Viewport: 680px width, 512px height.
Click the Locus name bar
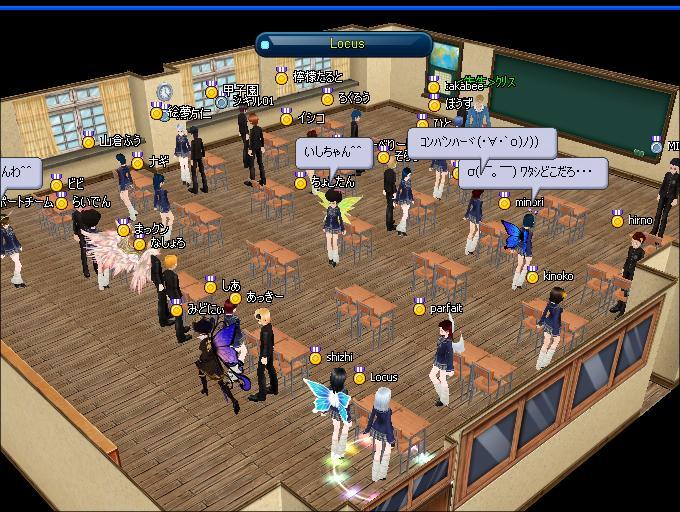click(346, 44)
